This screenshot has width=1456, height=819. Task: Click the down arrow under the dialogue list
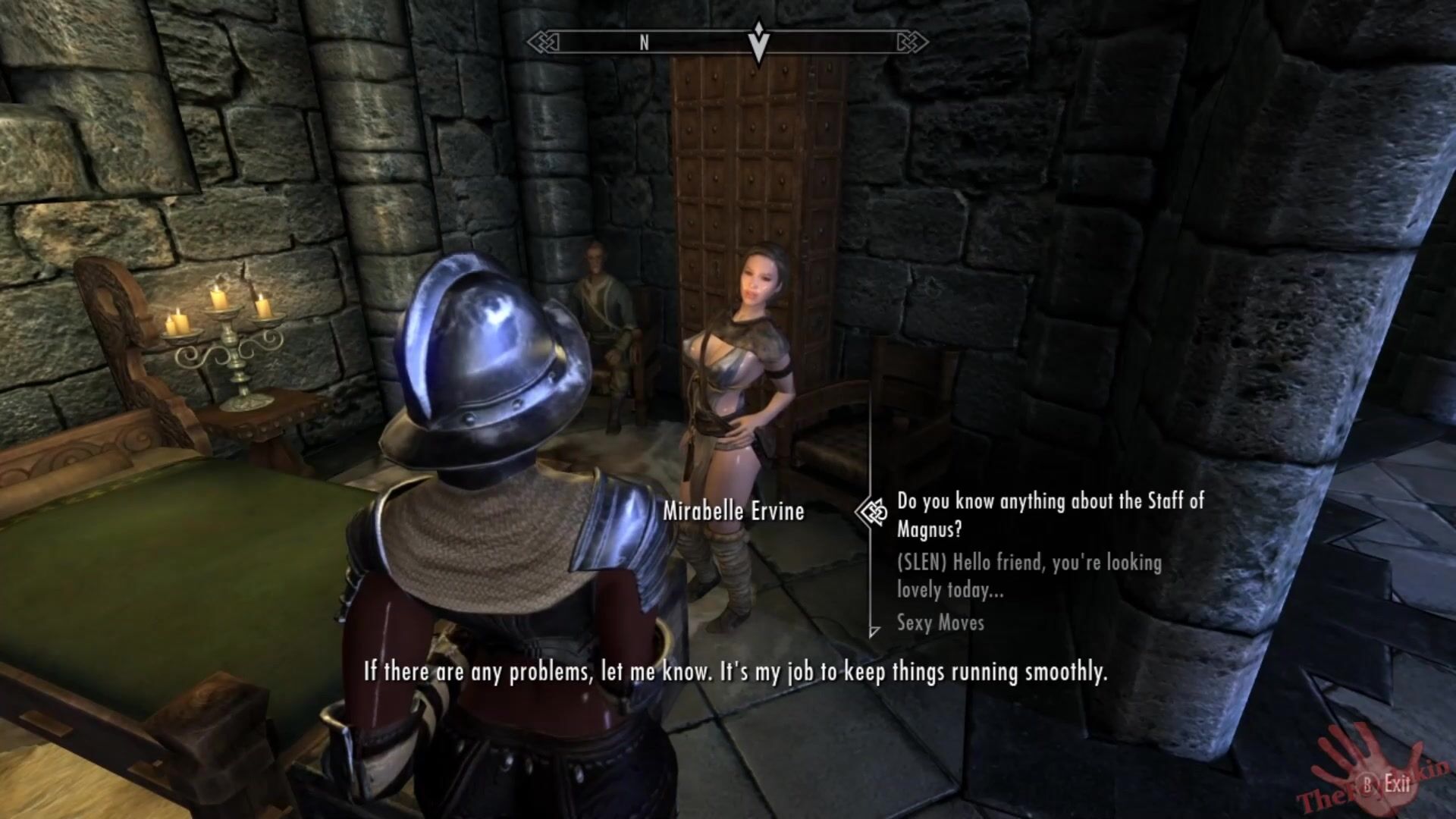click(874, 632)
